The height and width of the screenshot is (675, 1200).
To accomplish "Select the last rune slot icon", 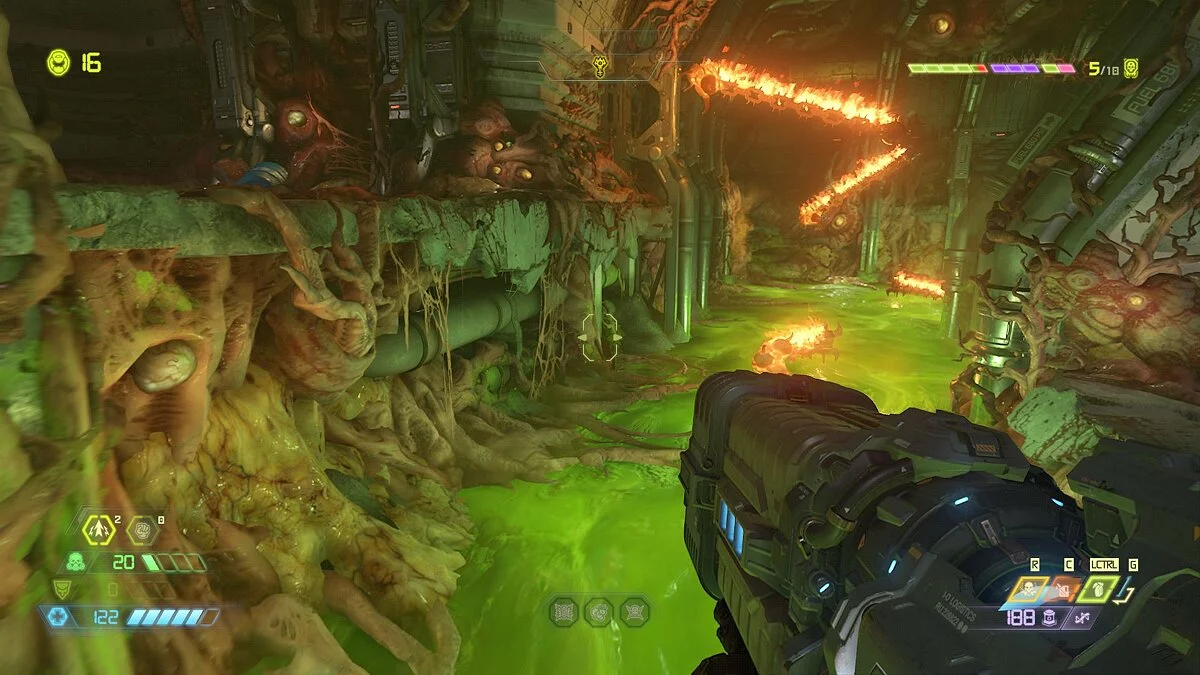I will tap(633, 611).
